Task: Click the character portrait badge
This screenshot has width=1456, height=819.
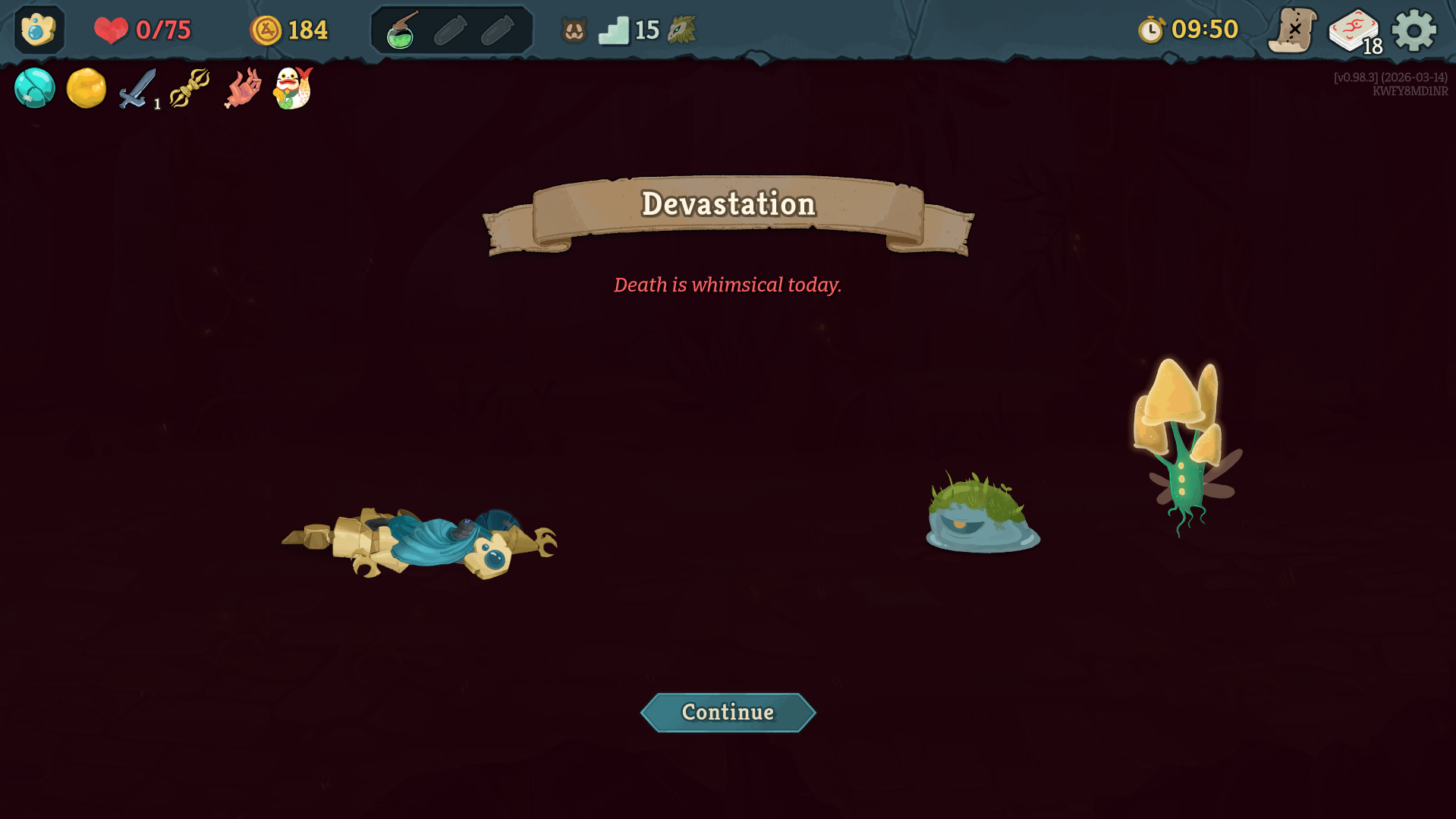Action: 39,30
